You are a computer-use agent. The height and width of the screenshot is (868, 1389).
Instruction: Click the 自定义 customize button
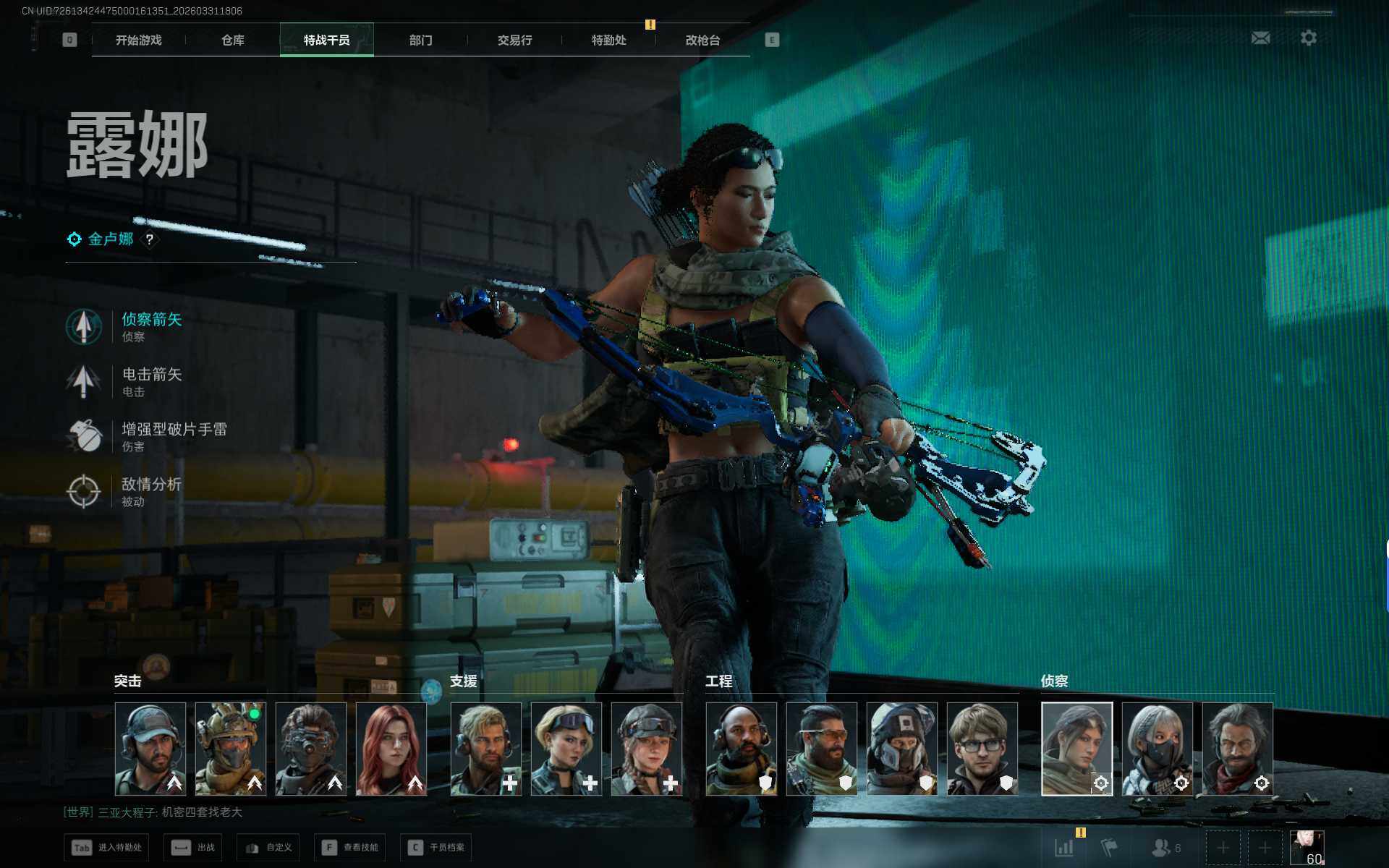[x=268, y=847]
